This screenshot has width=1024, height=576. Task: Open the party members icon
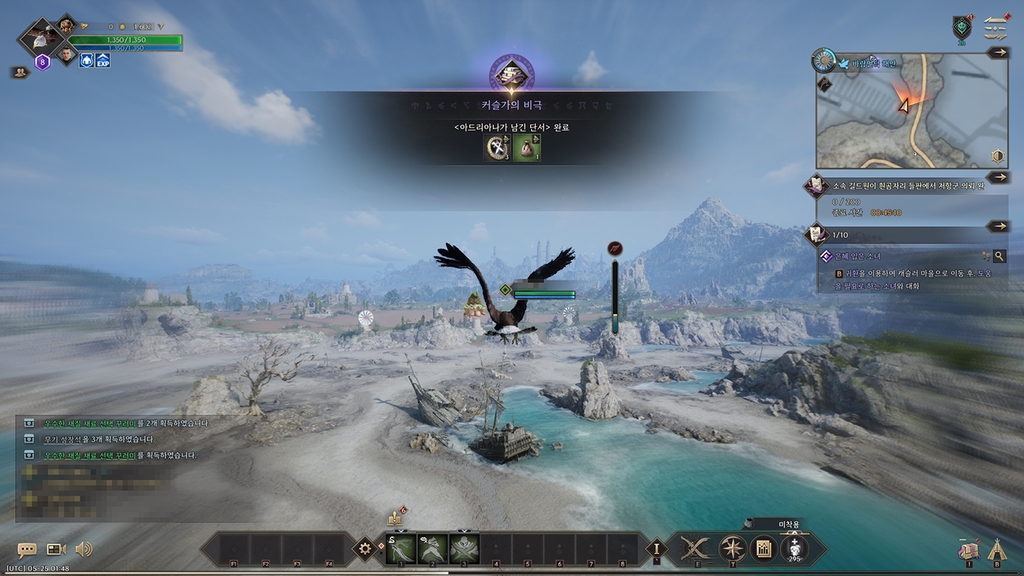click(x=19, y=72)
